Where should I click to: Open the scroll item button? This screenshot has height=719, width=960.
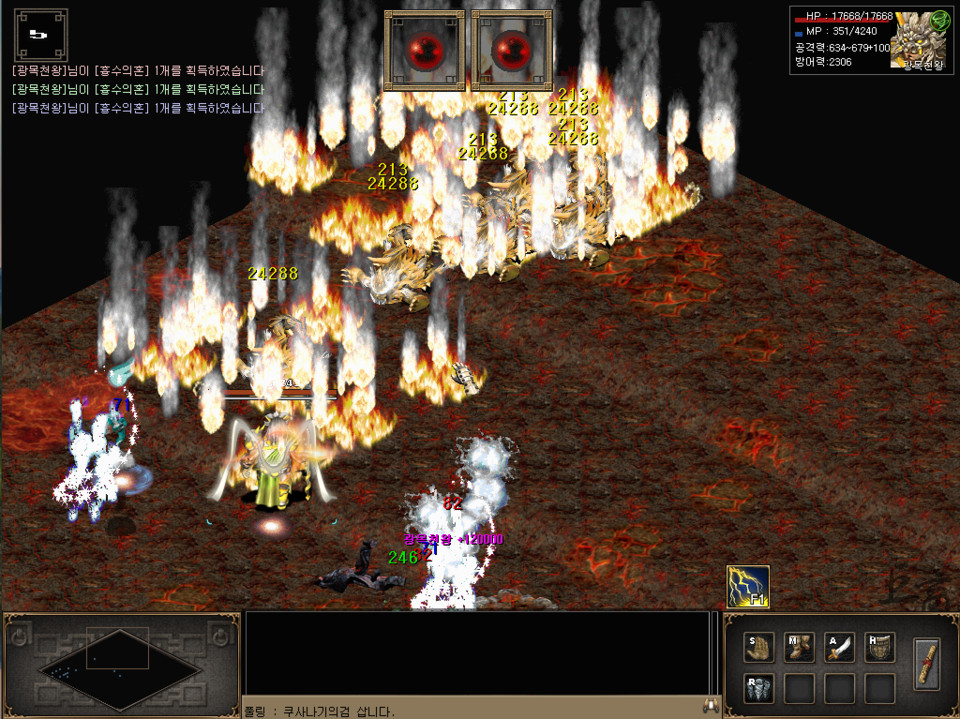(x=927, y=663)
